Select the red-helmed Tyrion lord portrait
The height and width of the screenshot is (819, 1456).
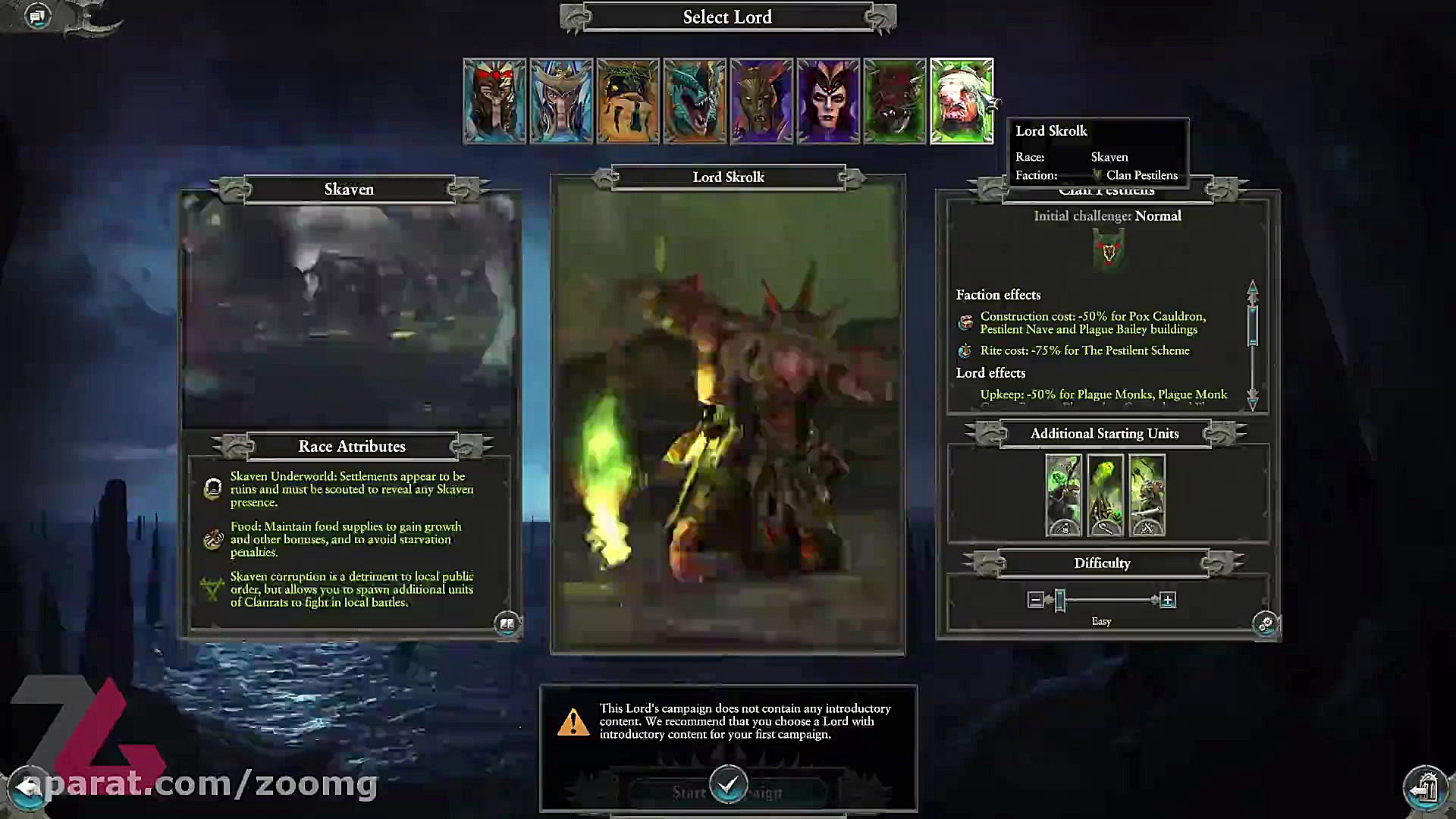[494, 101]
